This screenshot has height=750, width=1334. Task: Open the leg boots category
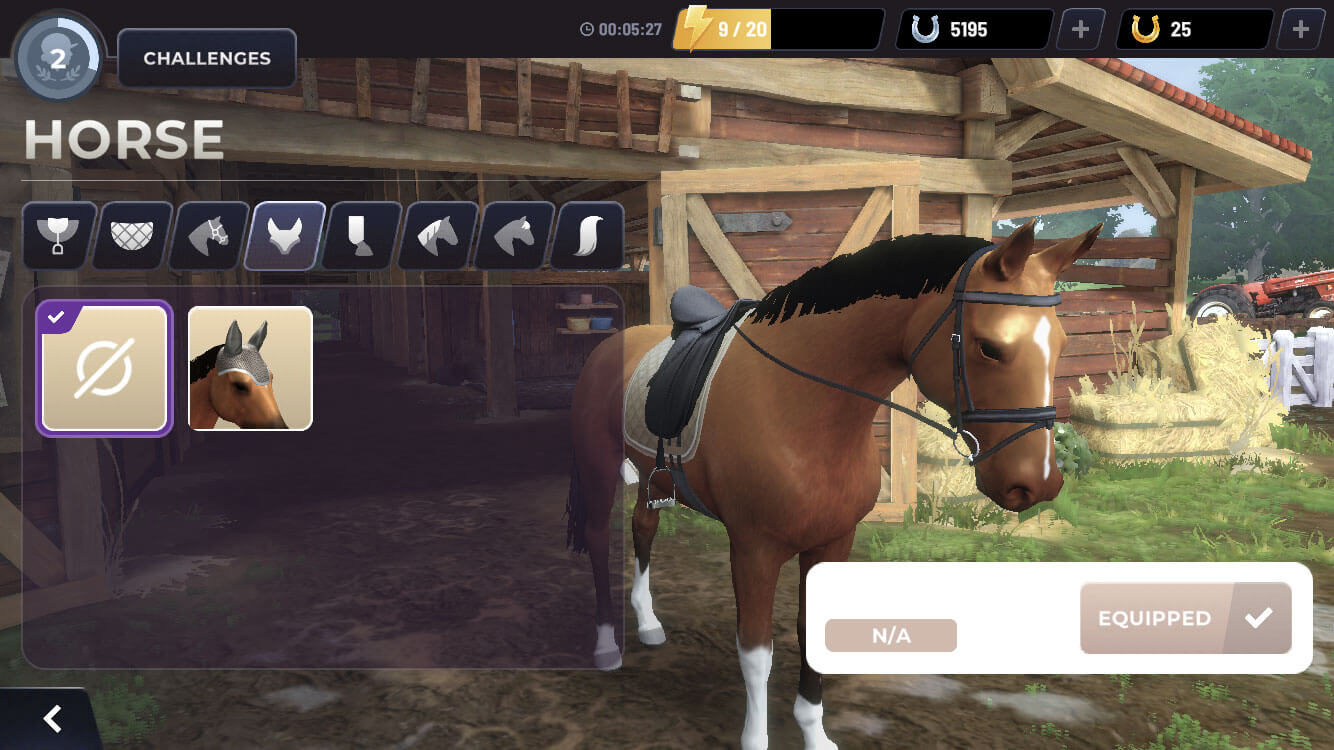point(360,236)
